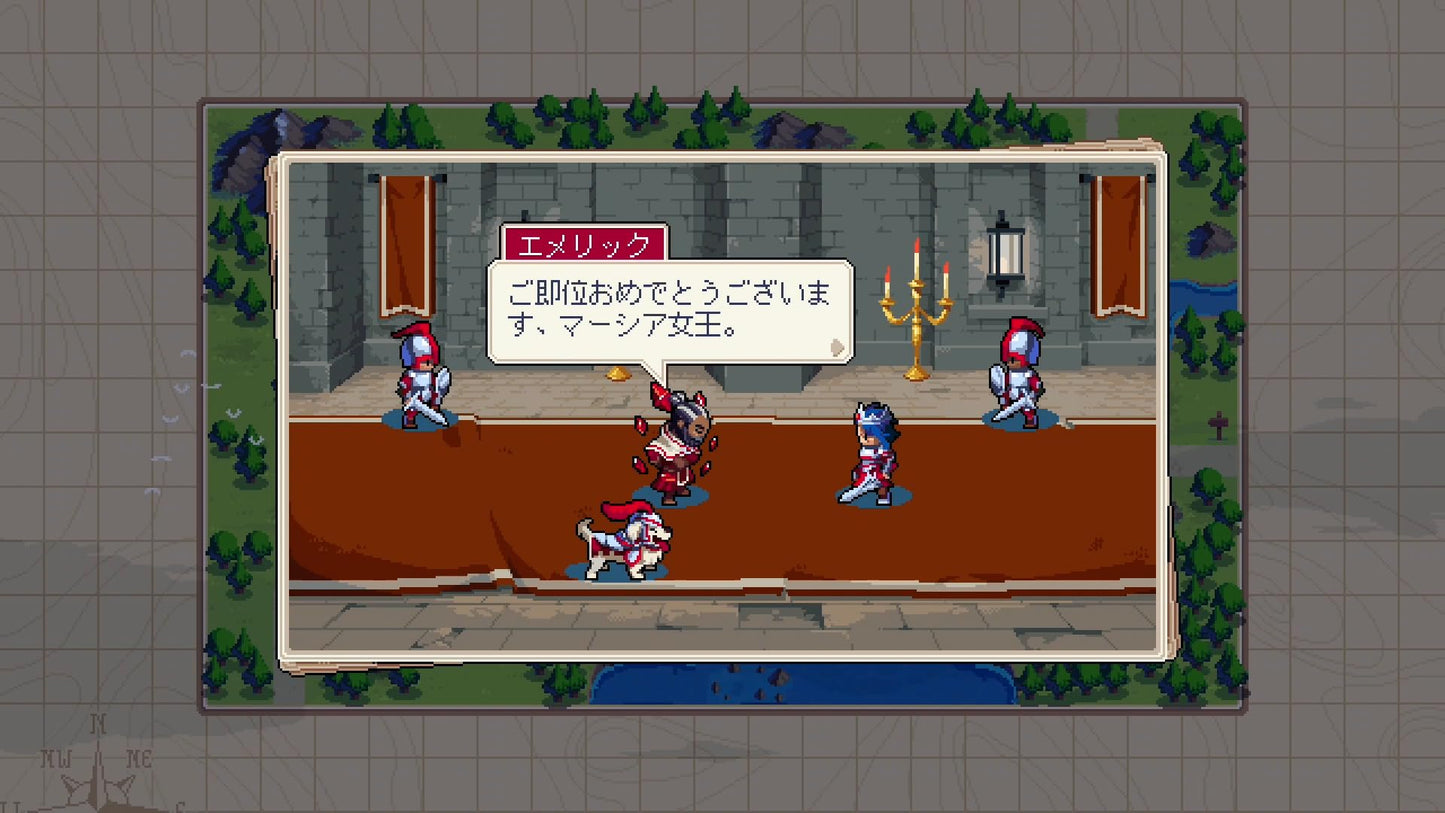1445x813 pixels.
Task: Click the right red-helmeted guard
Action: pyautogui.click(x=1017, y=370)
